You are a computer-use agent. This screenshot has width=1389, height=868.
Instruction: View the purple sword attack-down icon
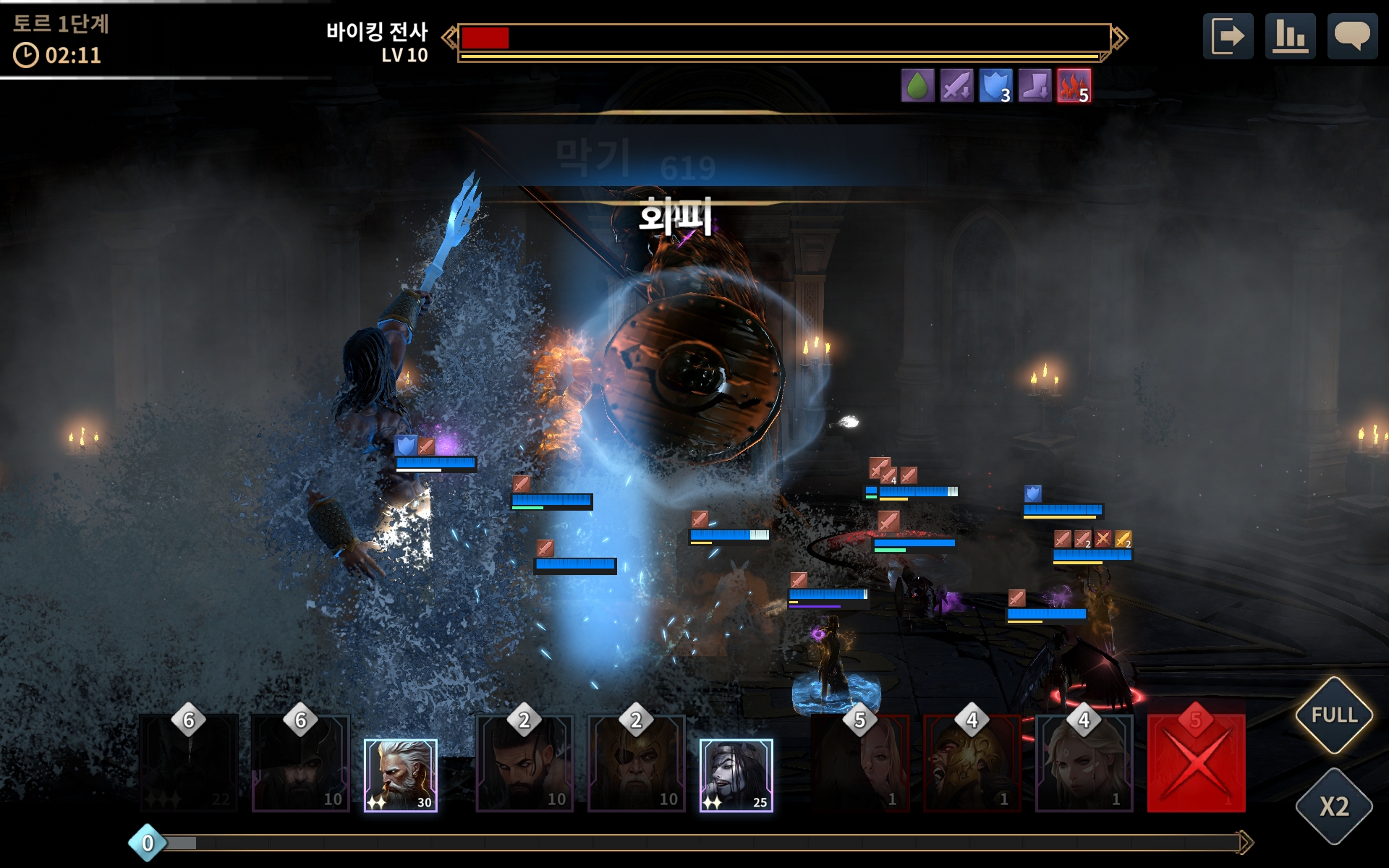pos(956,86)
